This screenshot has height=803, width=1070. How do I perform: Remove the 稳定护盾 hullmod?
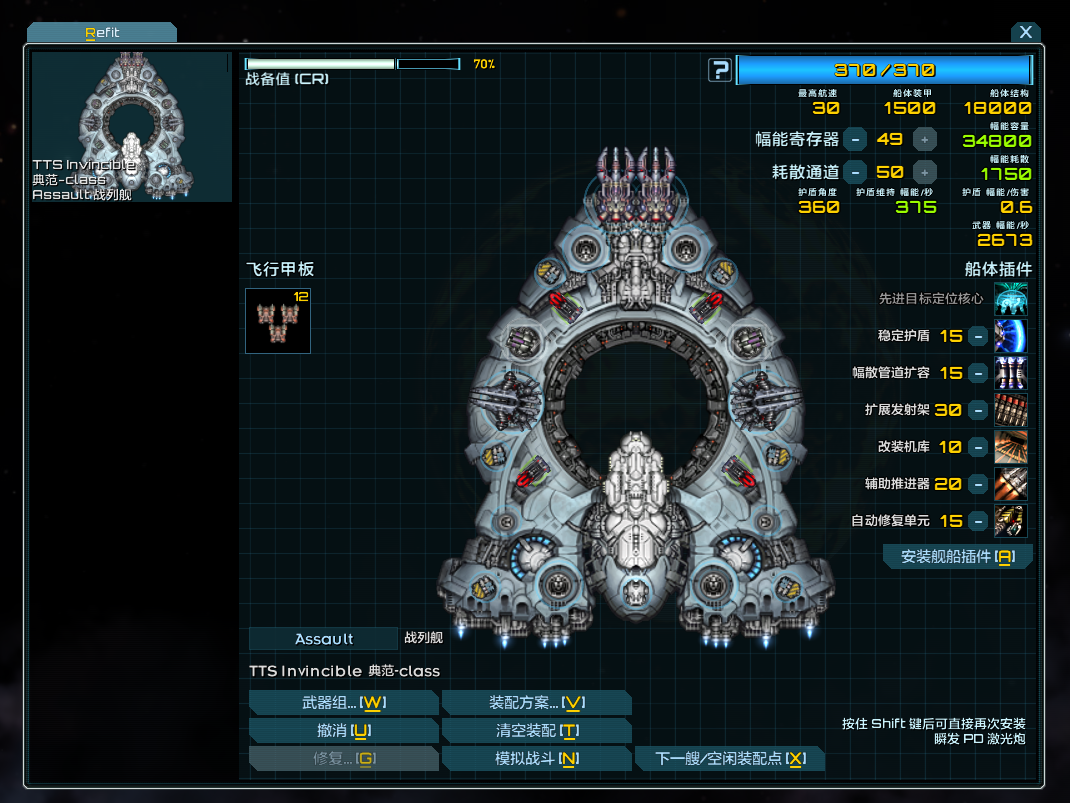pyautogui.click(x=978, y=337)
